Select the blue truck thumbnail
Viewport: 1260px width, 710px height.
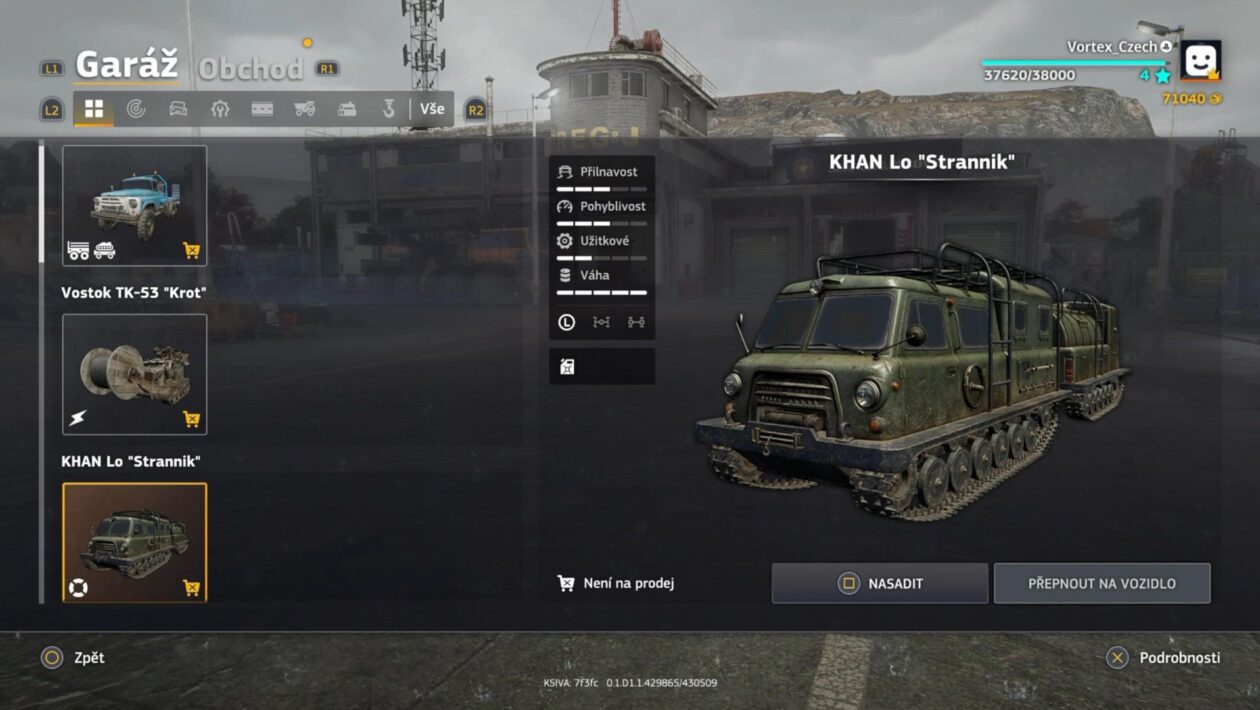tap(135, 205)
